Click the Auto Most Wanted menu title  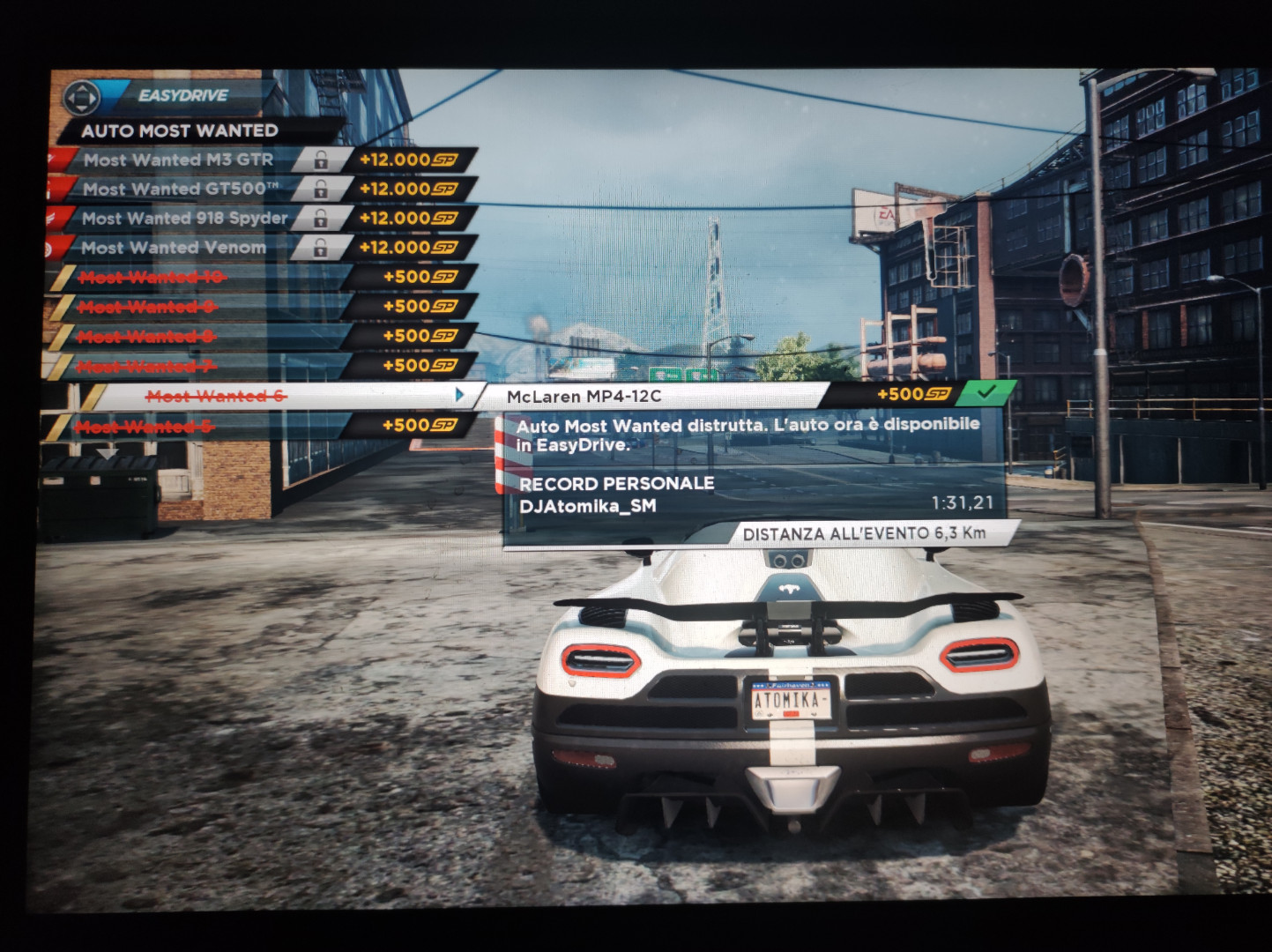click(180, 130)
